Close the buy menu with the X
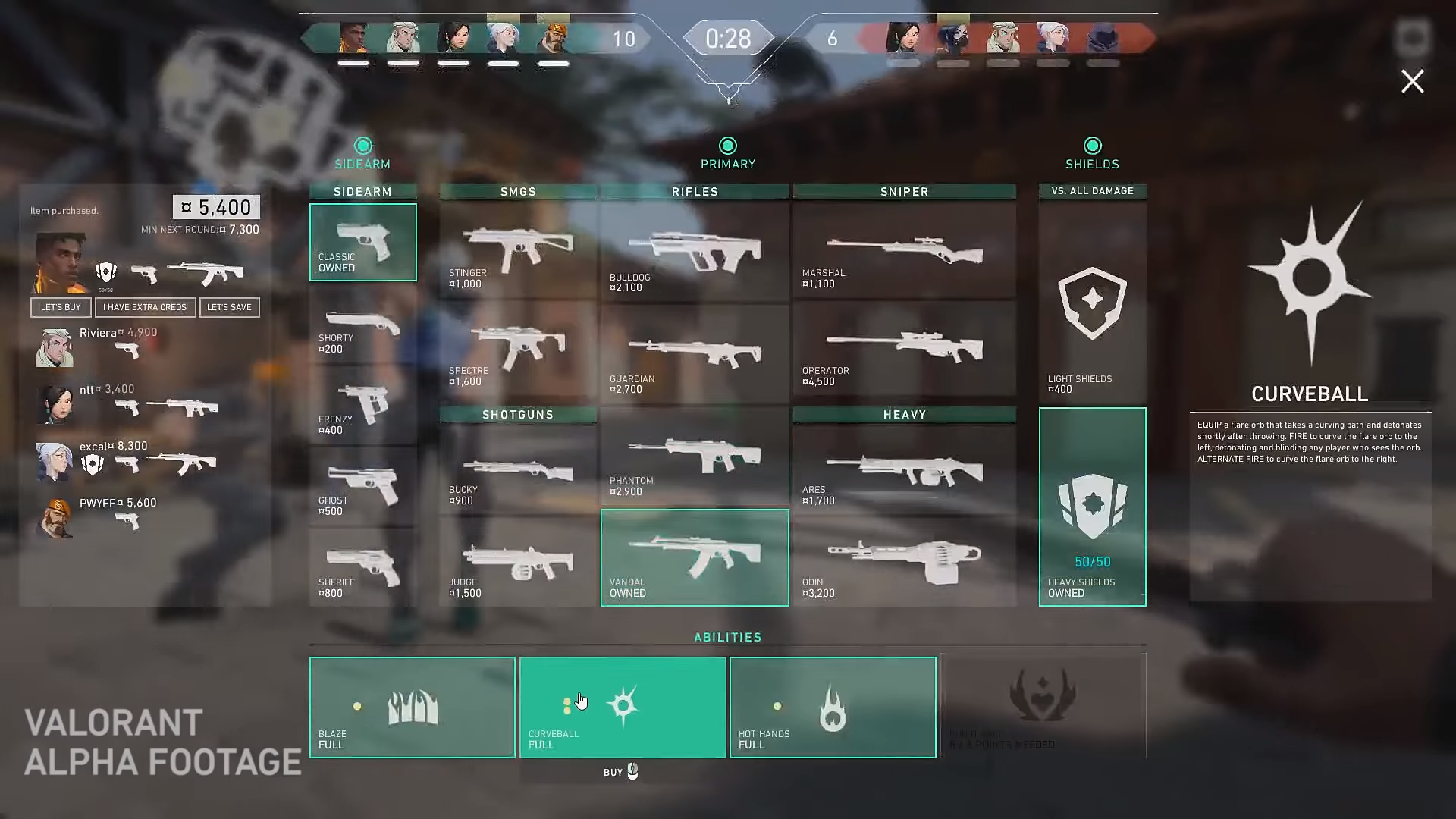Viewport: 1456px width, 819px height. click(1412, 81)
